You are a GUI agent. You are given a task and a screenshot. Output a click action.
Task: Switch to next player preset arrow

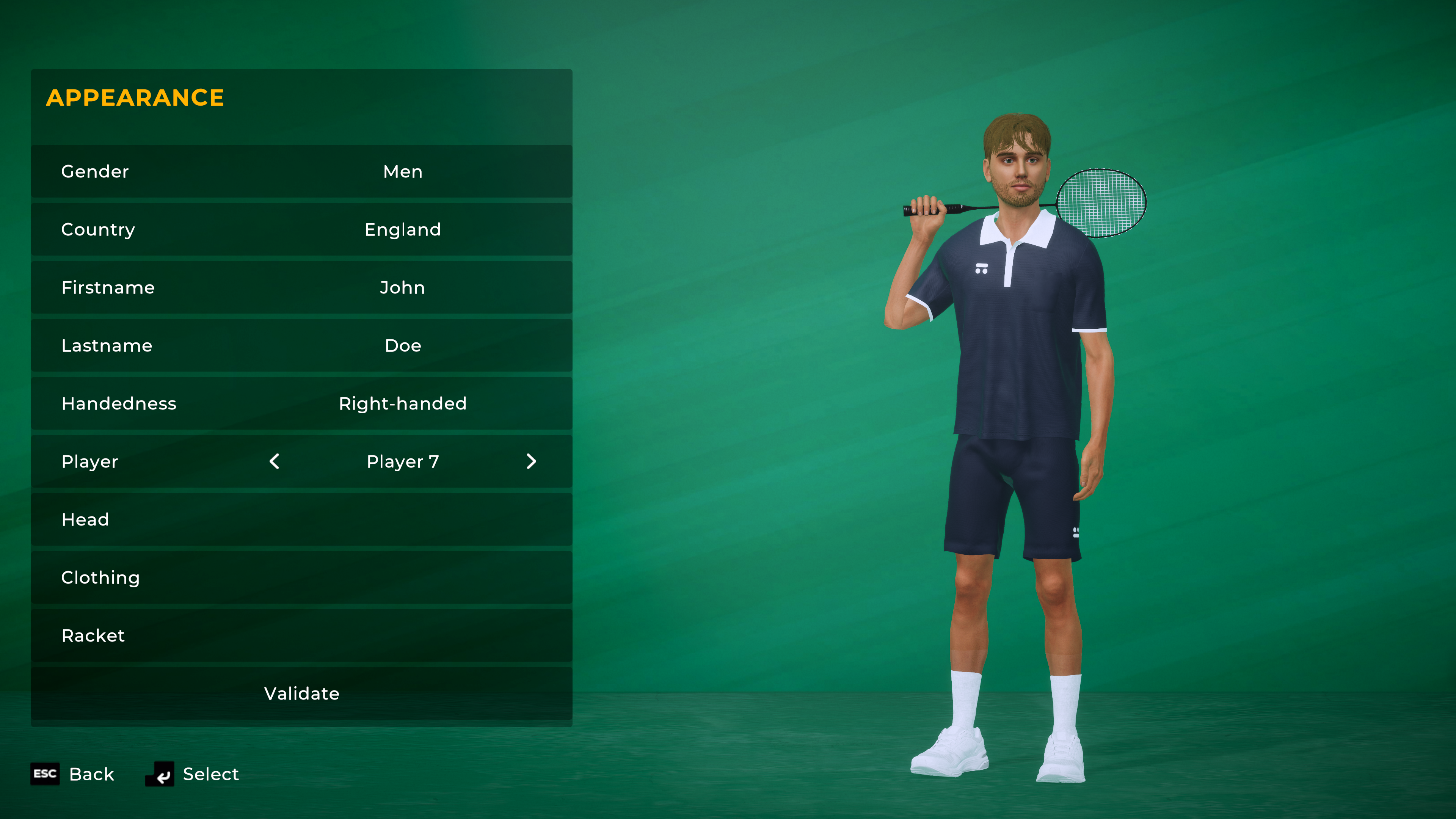[531, 461]
